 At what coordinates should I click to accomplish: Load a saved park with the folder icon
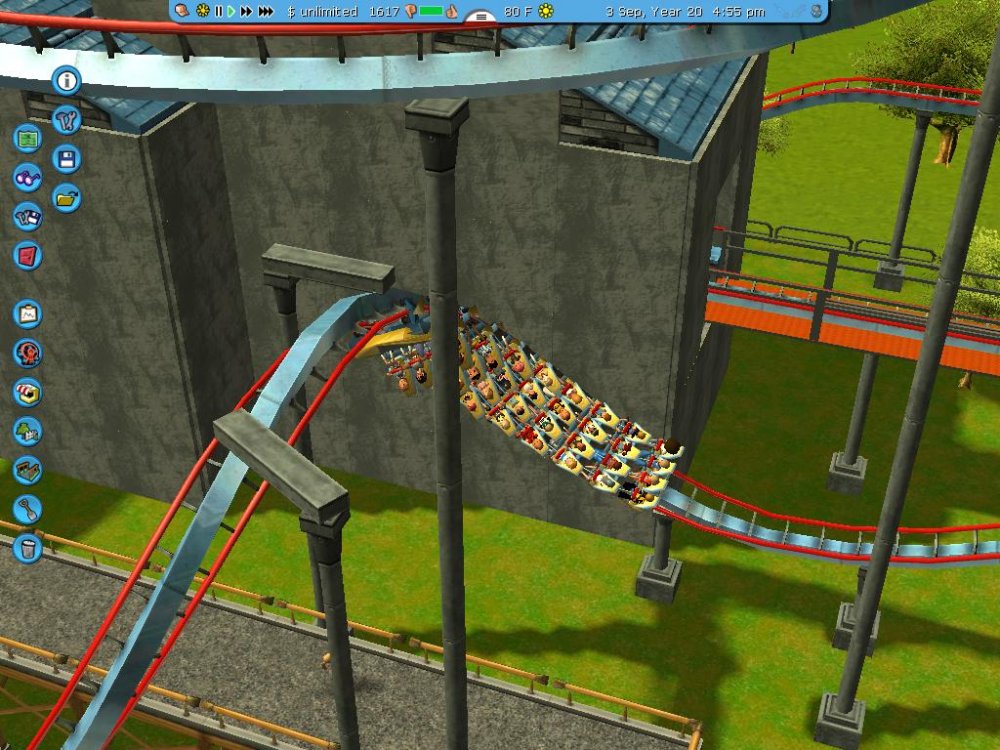click(67, 198)
